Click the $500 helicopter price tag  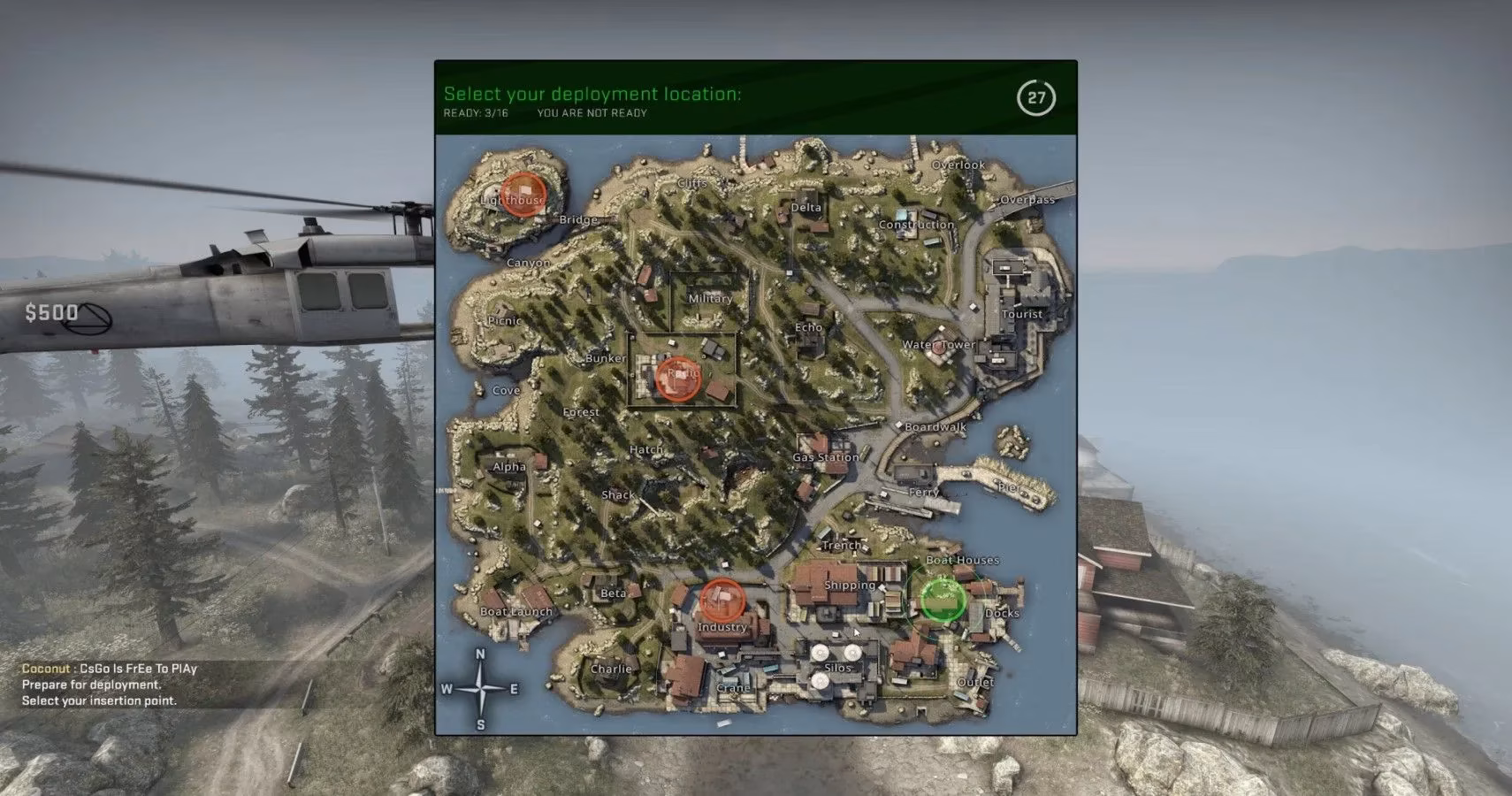[50, 312]
